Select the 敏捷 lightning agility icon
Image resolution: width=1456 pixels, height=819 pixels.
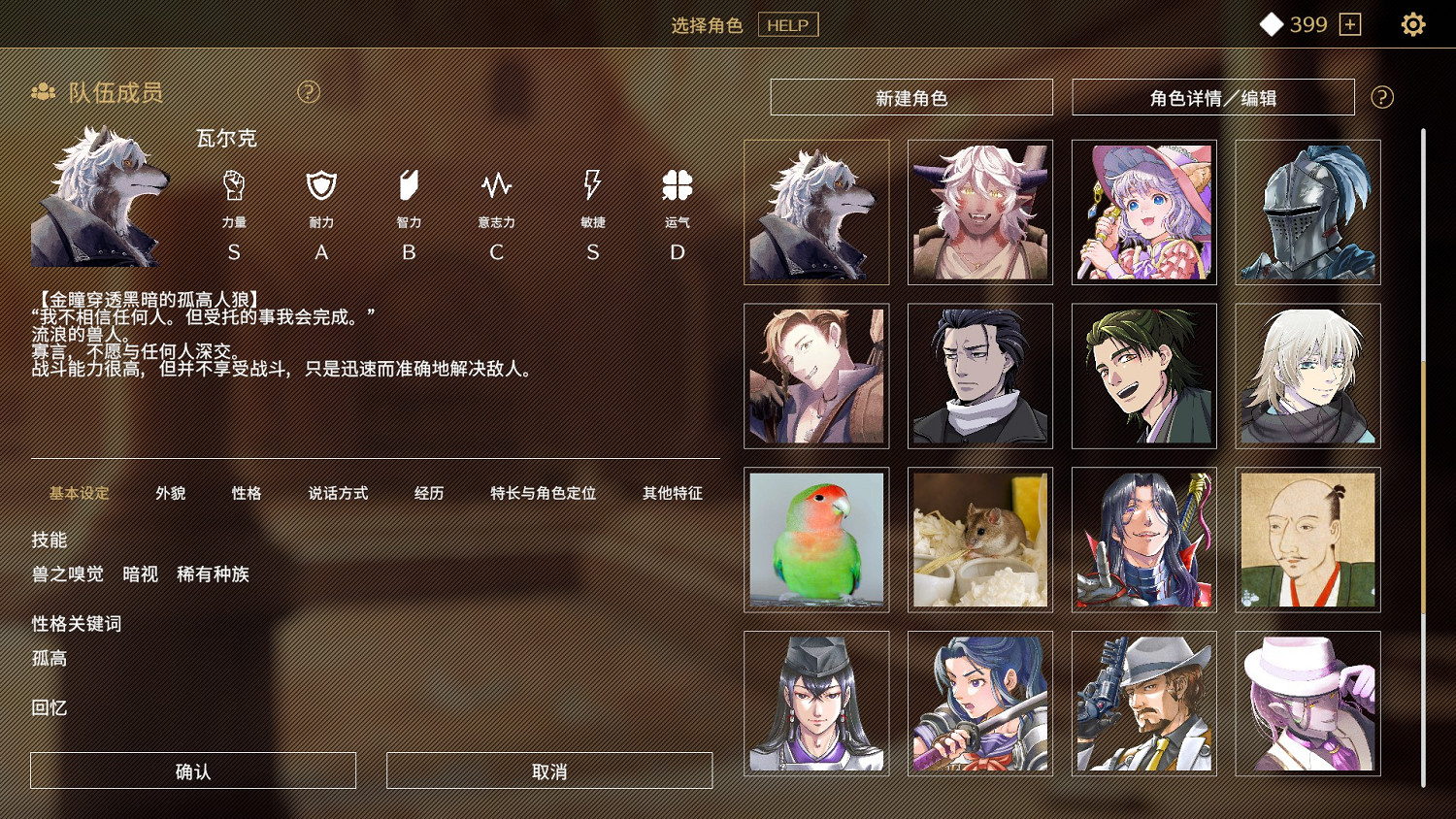pos(592,186)
